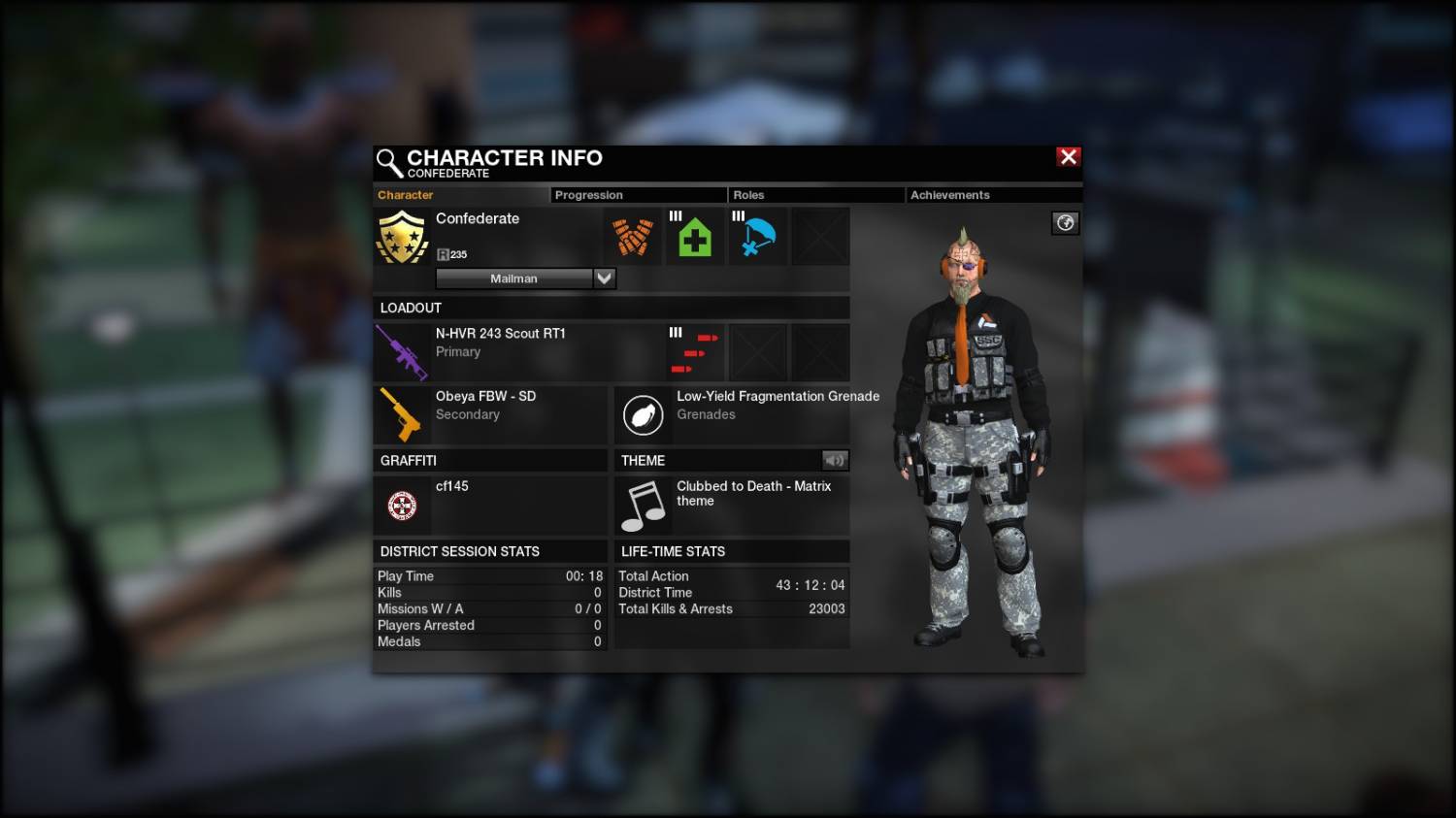Open the Mailman title dropdown

604,278
